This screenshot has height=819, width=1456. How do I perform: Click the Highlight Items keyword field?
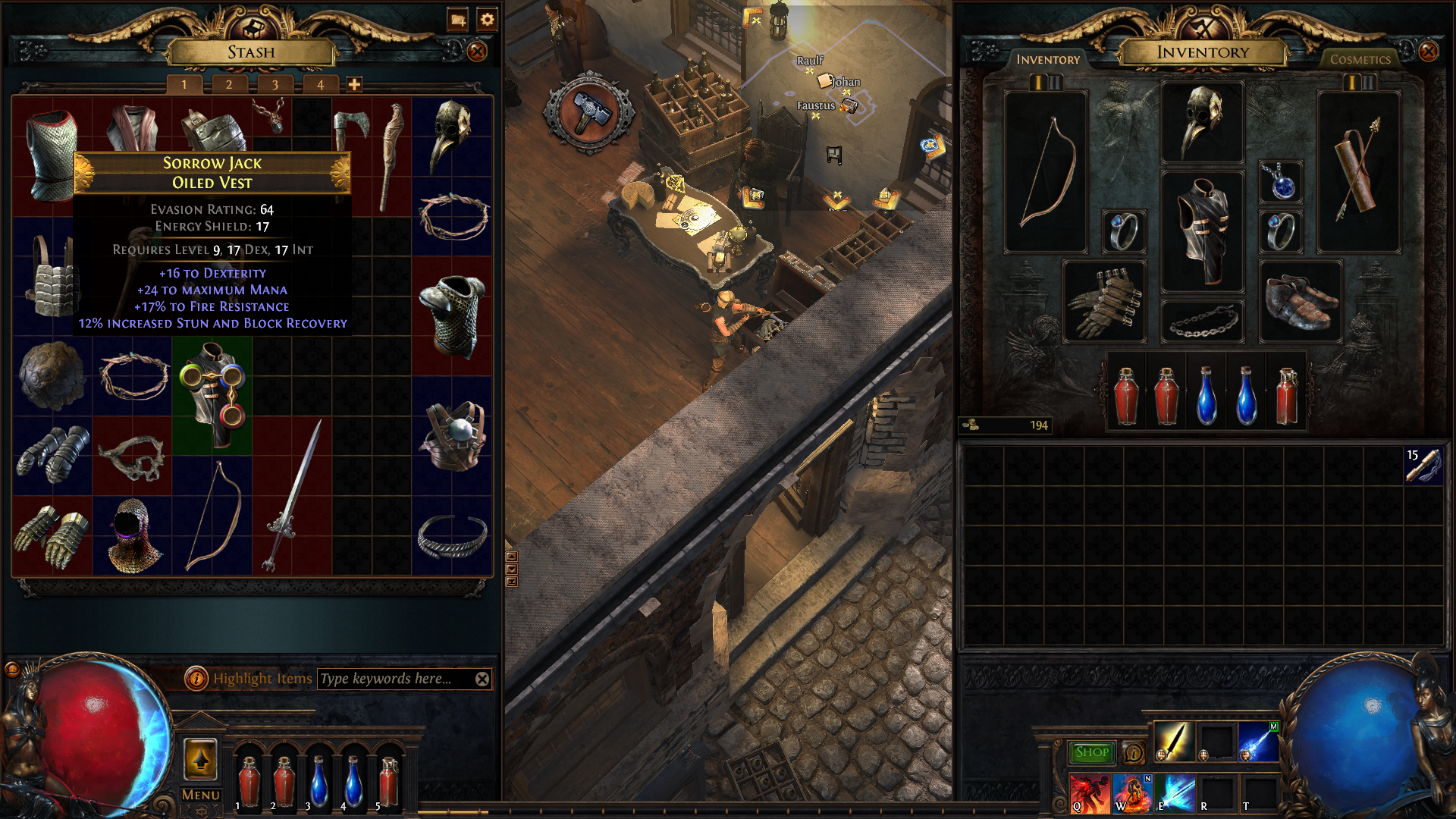click(394, 679)
